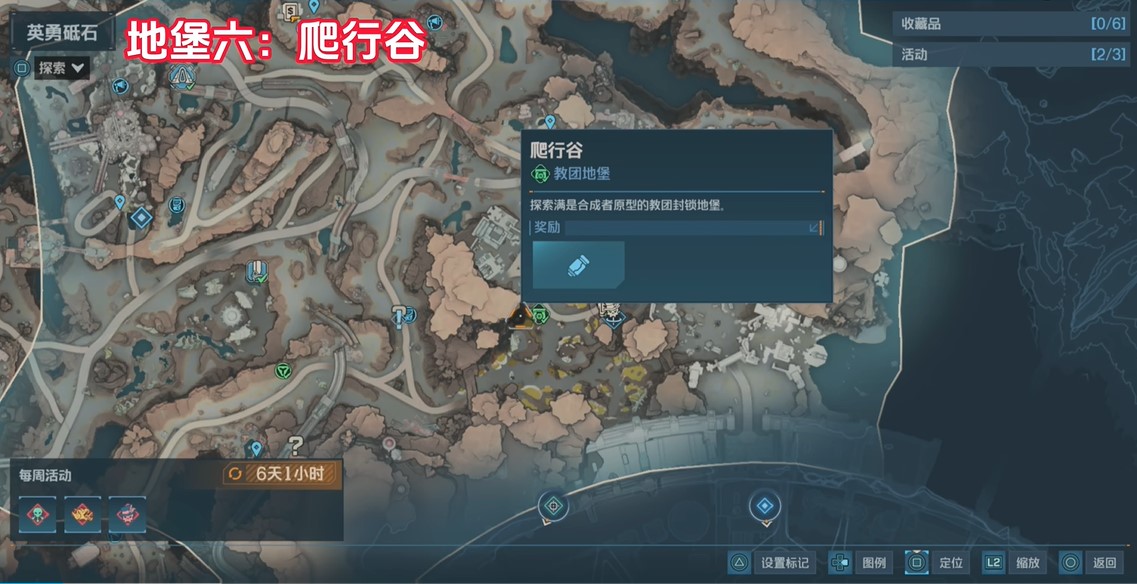Open the 收藏品 collectibles tracker

(1011, 23)
